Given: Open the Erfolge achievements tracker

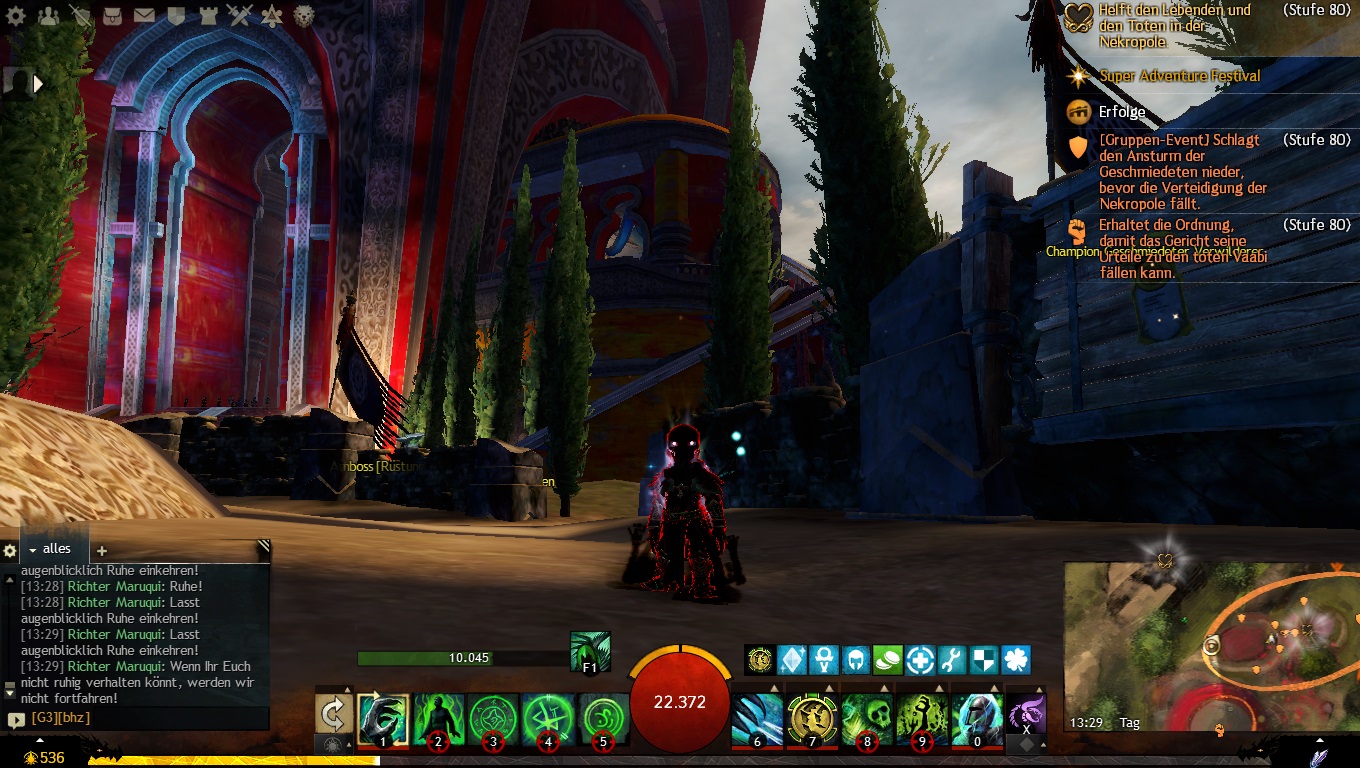Looking at the screenshot, I should [1122, 112].
